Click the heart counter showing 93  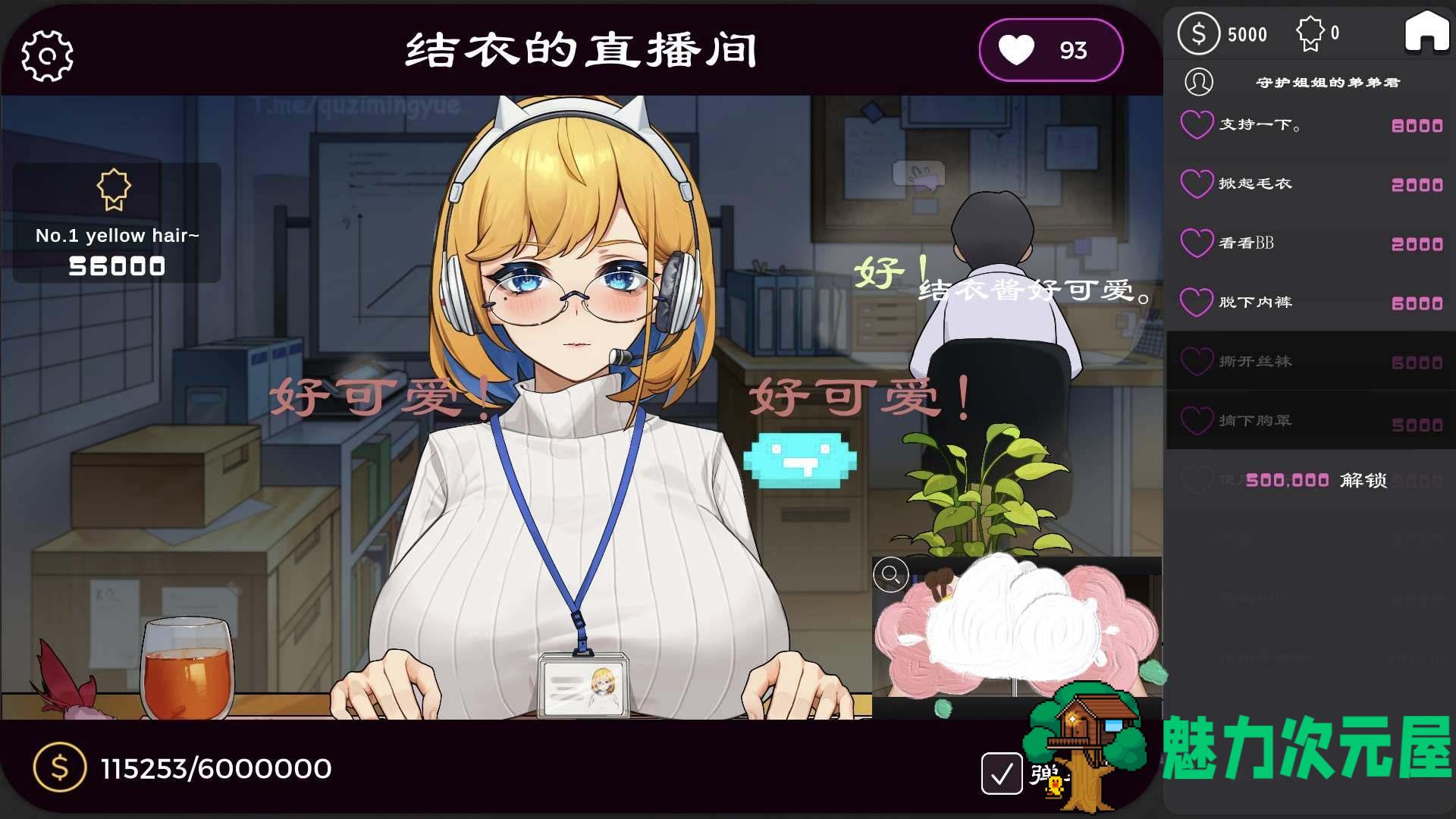point(1050,49)
